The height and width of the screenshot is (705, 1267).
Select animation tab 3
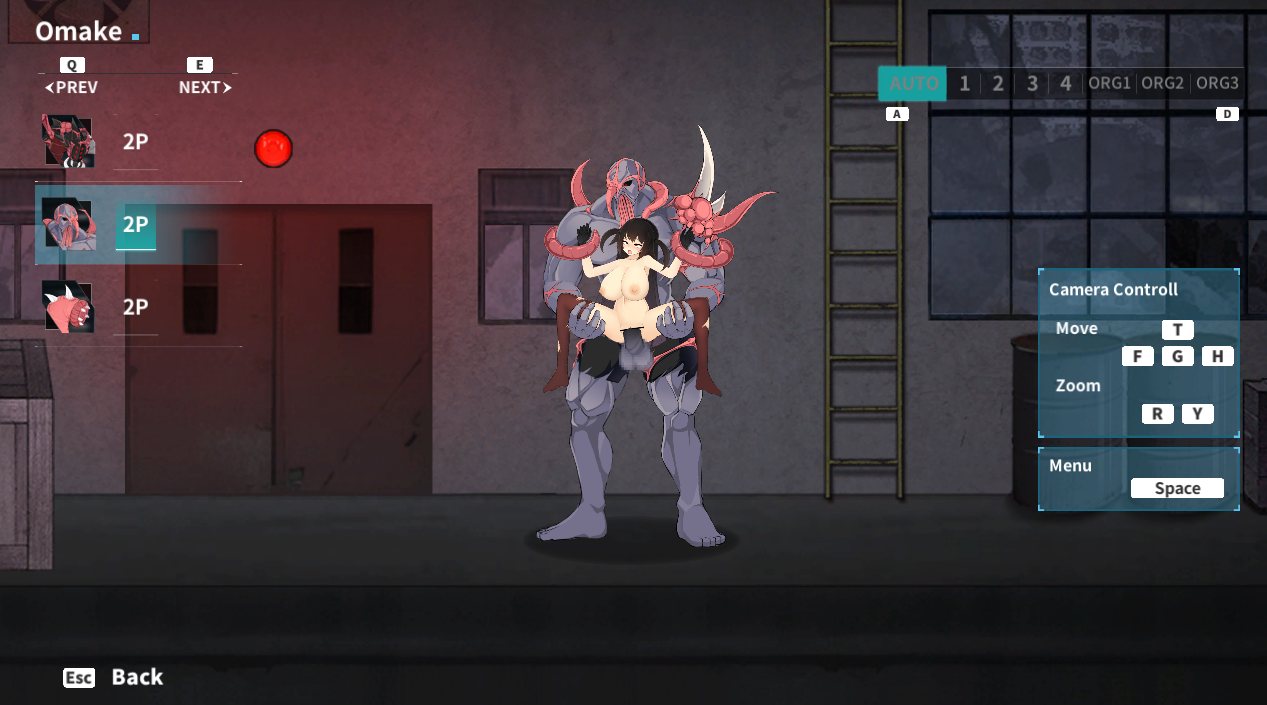pos(1032,83)
